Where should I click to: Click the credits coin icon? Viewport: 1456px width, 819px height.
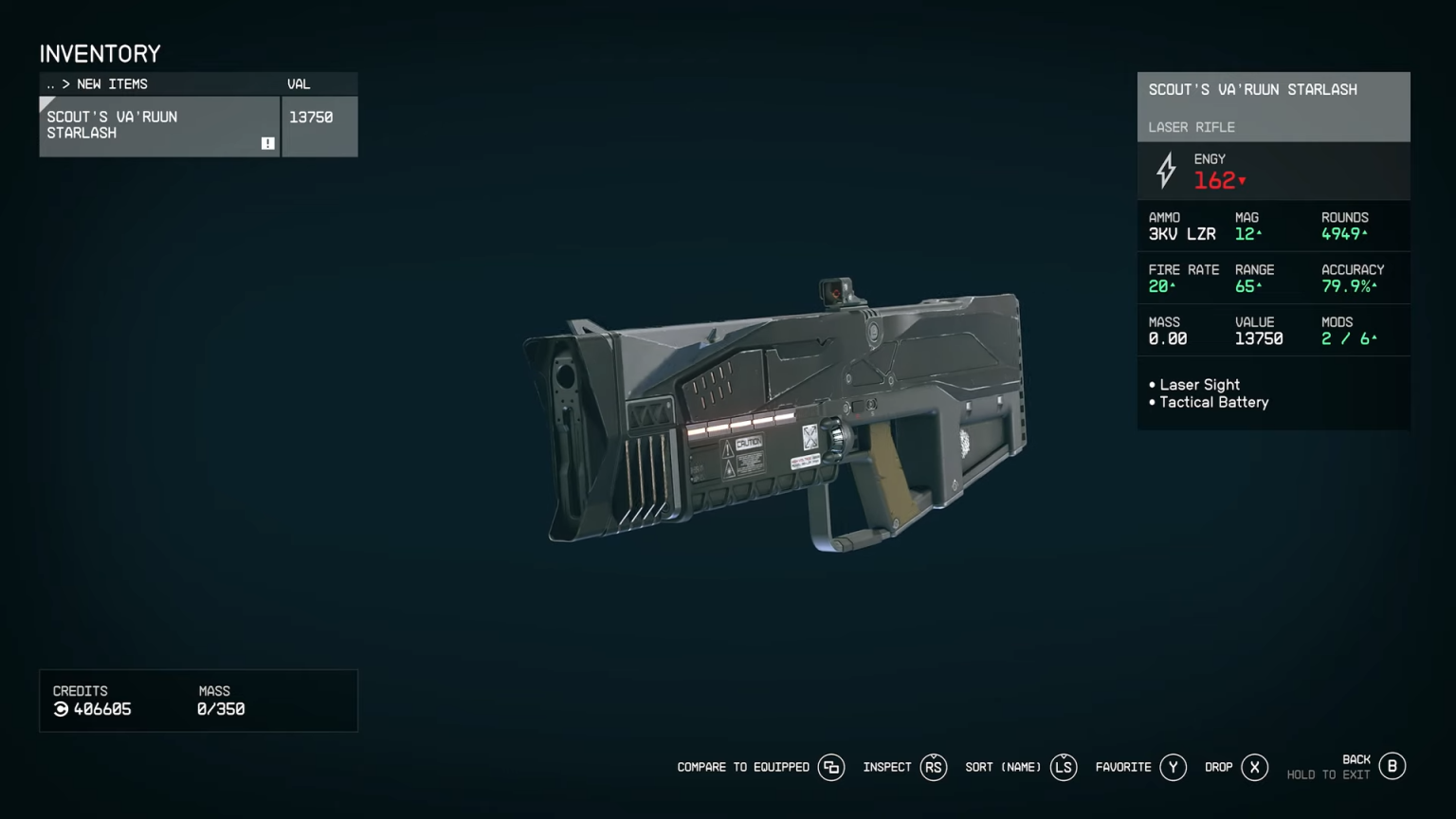click(60, 709)
